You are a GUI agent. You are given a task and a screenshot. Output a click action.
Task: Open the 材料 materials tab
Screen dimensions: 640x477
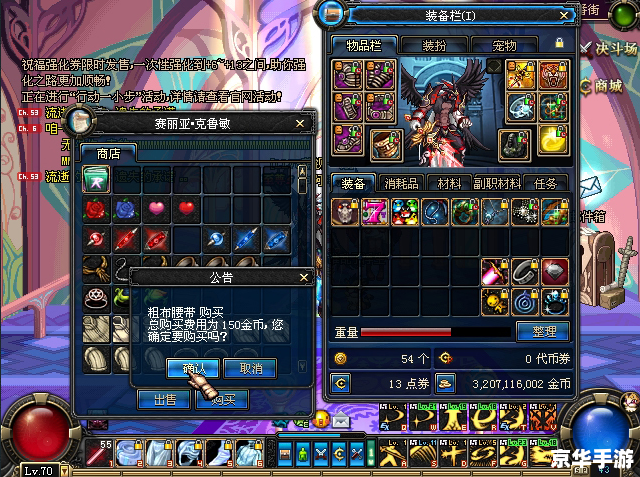pyautogui.click(x=449, y=183)
